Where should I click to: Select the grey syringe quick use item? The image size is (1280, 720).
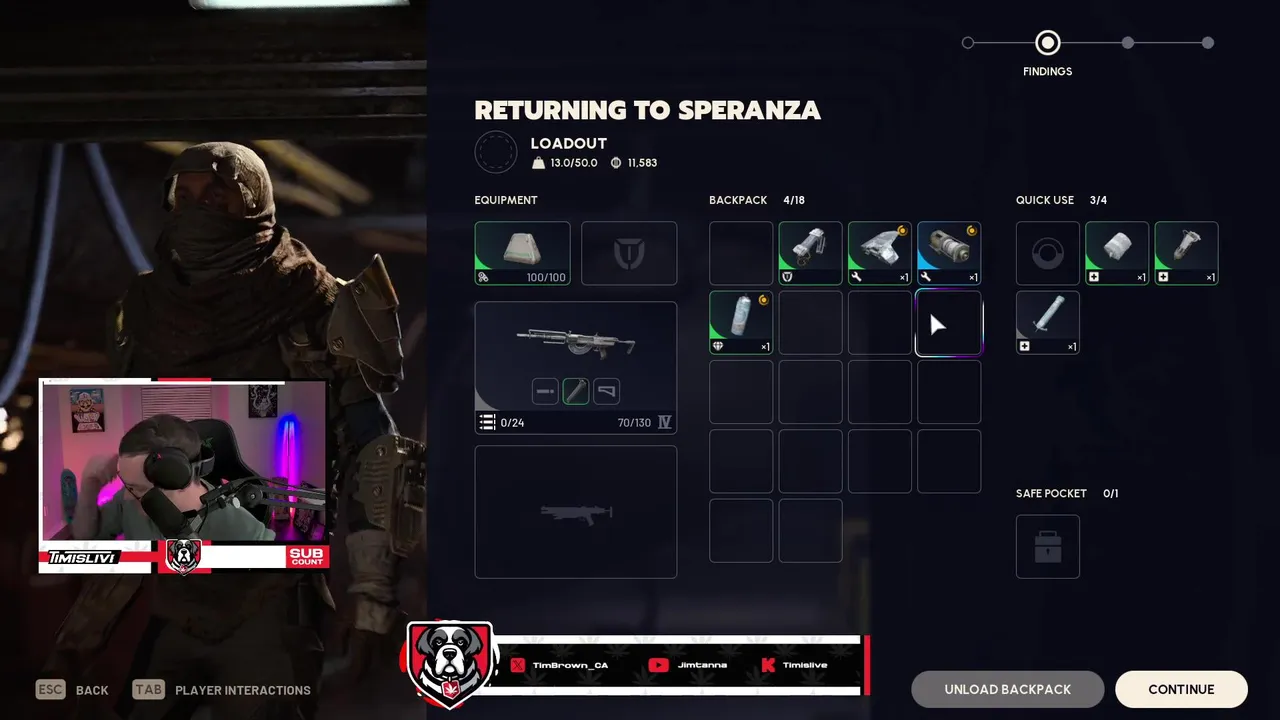click(1048, 322)
